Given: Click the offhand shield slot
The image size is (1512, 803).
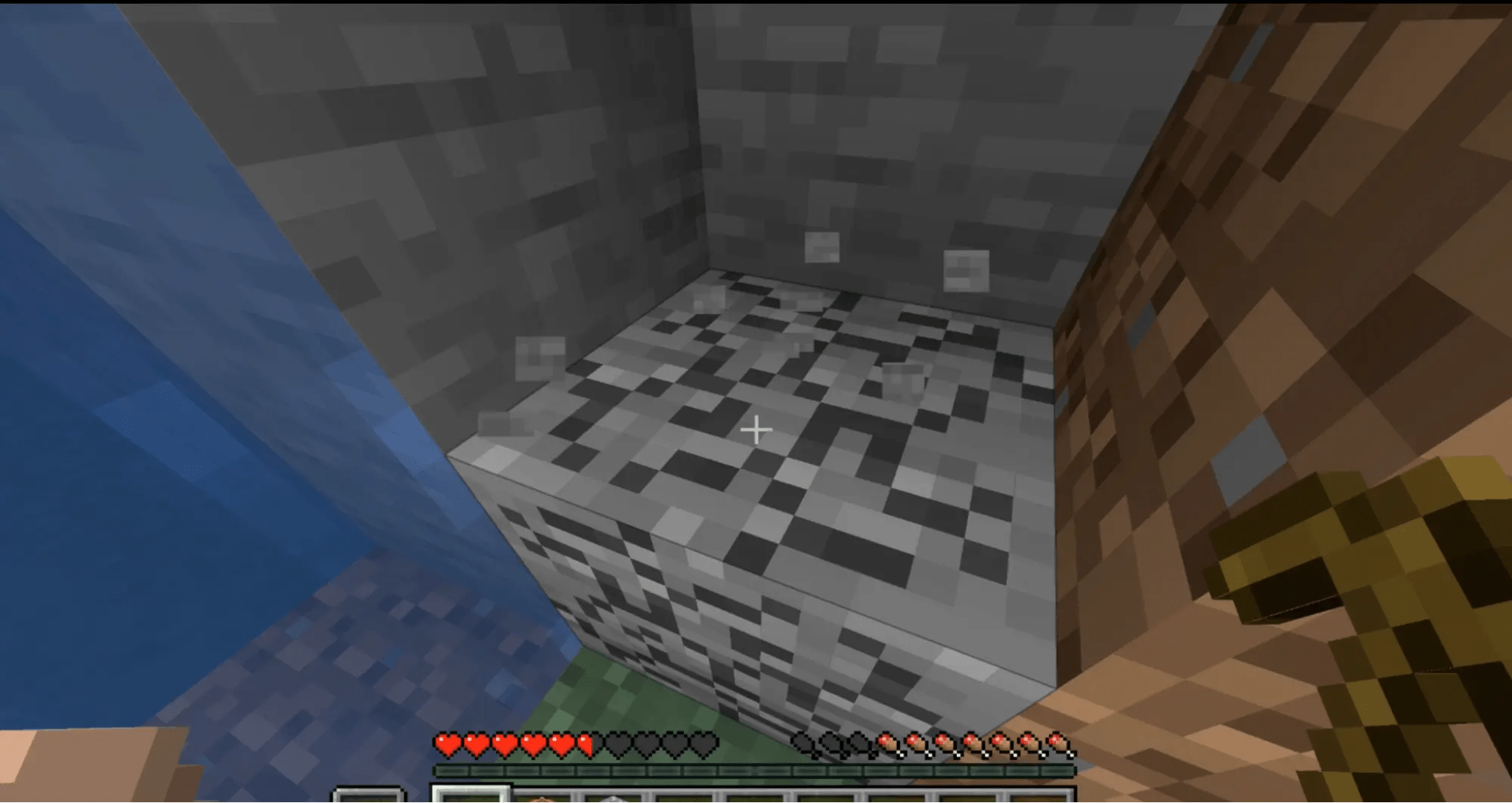Looking at the screenshot, I should tap(371, 796).
